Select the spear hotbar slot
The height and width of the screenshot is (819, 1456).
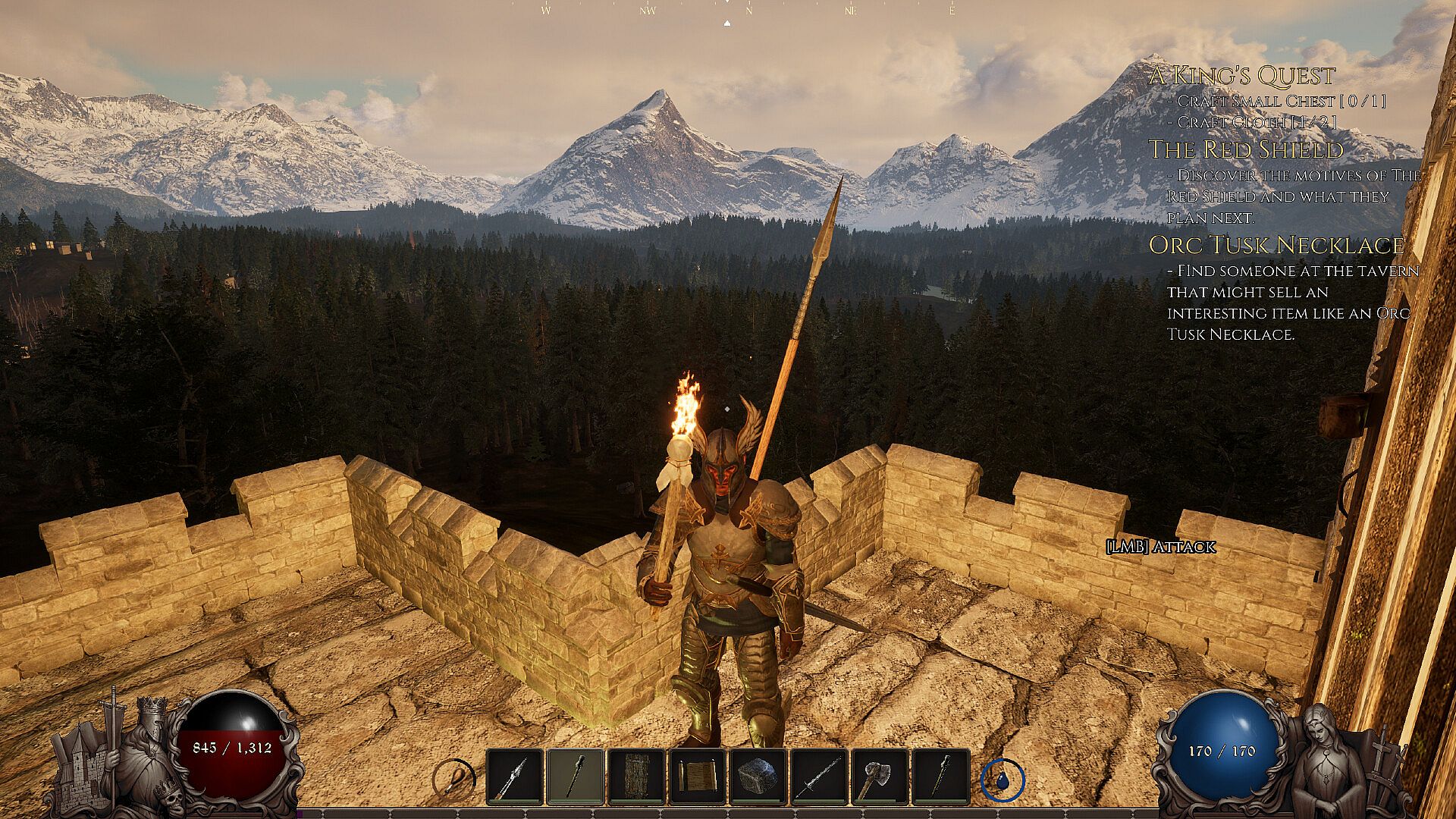[515, 777]
